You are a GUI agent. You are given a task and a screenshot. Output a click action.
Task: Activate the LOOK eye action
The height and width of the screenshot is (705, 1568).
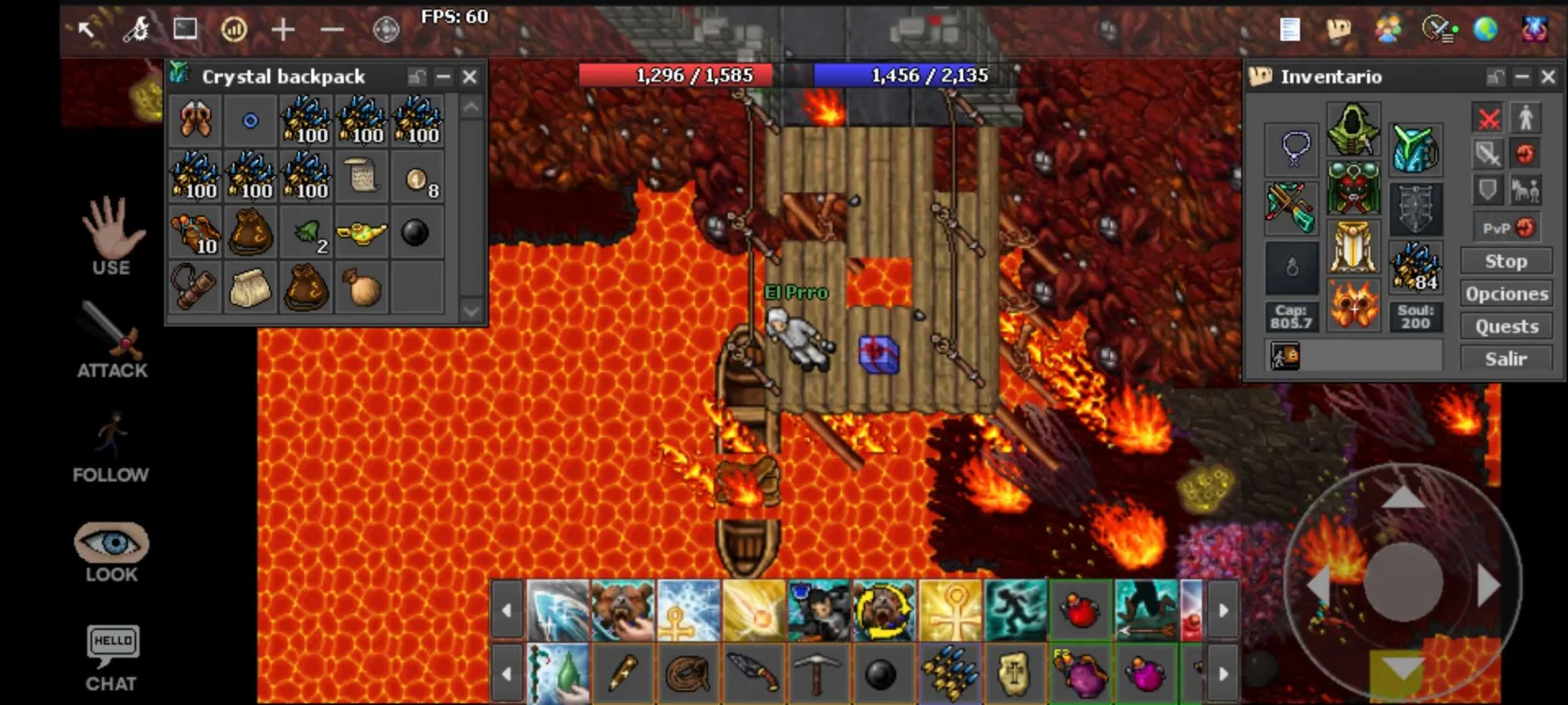(x=111, y=551)
